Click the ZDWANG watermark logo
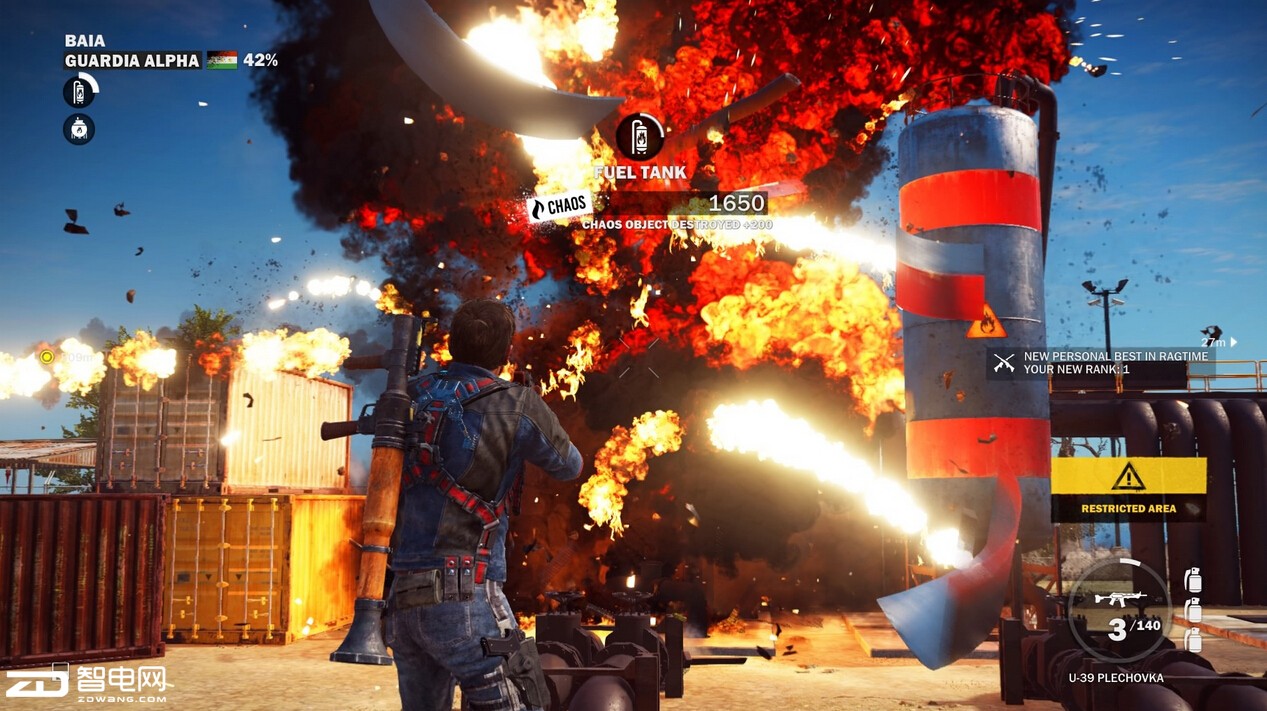Image resolution: width=1267 pixels, height=711 pixels. click(88, 681)
